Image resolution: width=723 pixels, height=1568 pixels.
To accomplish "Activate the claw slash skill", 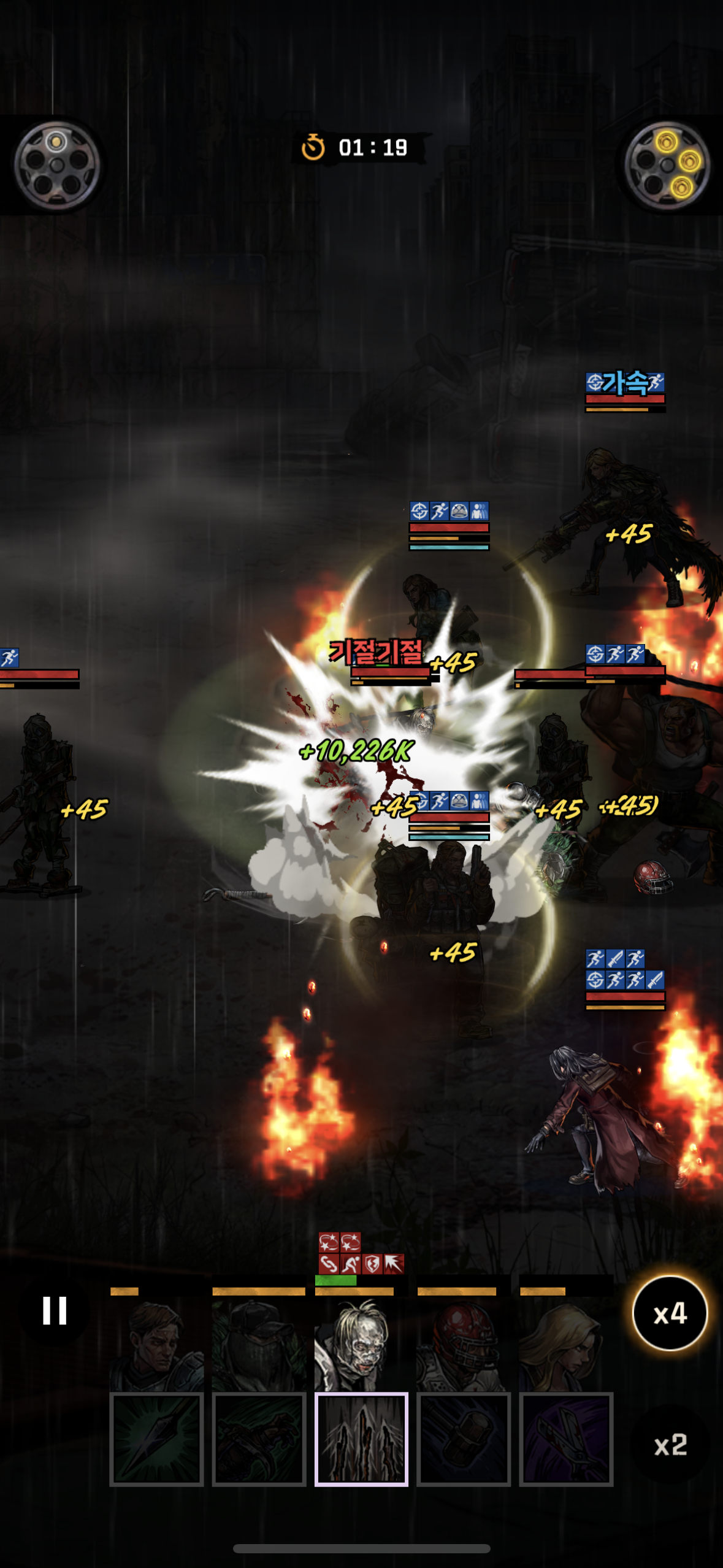I will point(361,1439).
